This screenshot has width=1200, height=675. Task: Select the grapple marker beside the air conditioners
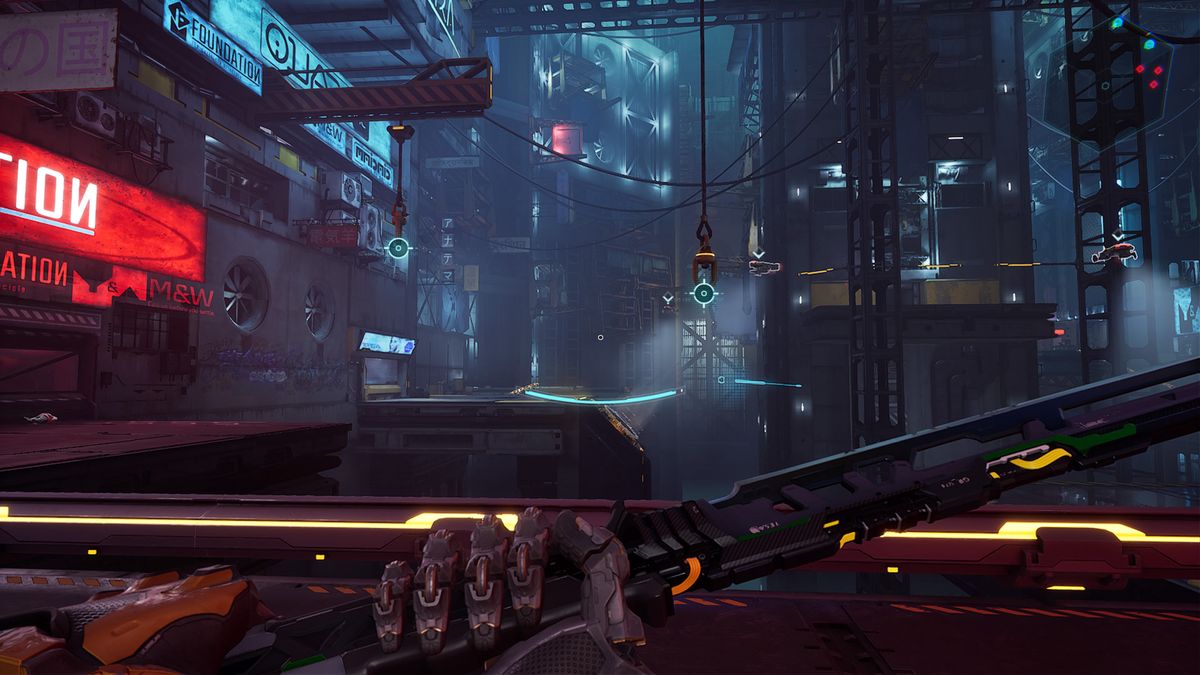pos(398,248)
